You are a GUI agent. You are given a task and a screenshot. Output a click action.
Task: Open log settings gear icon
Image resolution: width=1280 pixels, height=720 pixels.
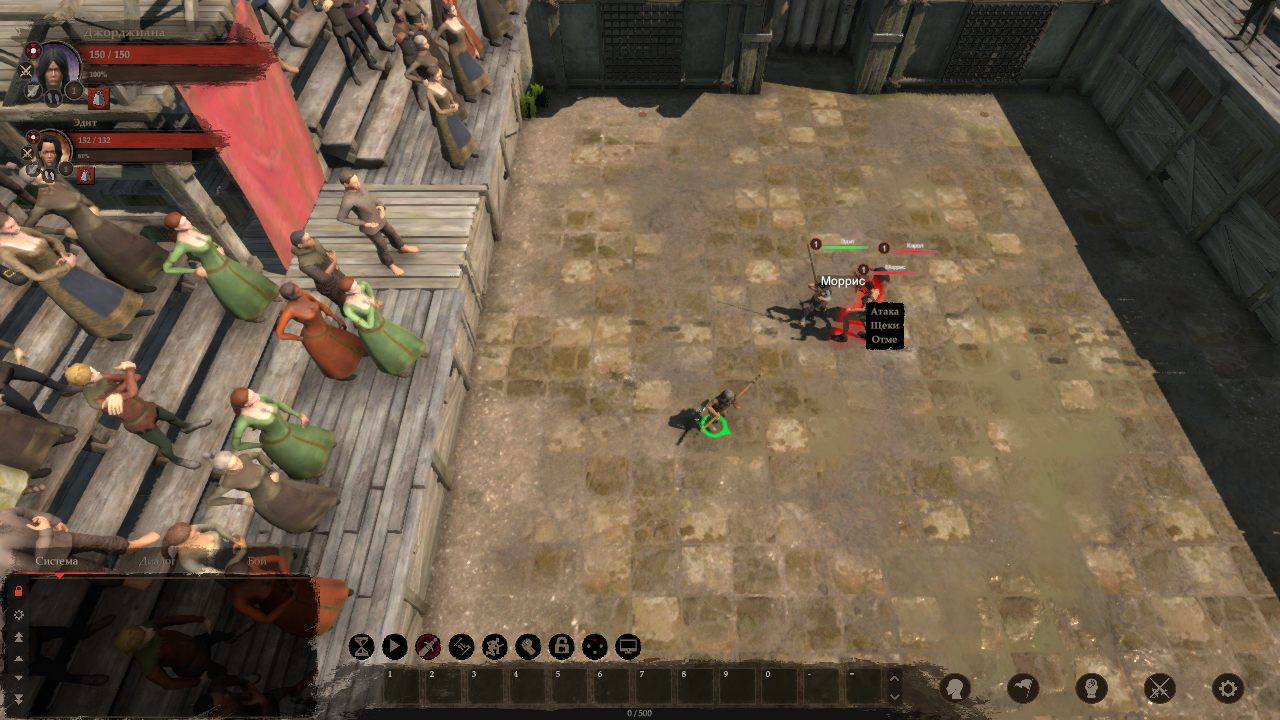(x=18, y=614)
